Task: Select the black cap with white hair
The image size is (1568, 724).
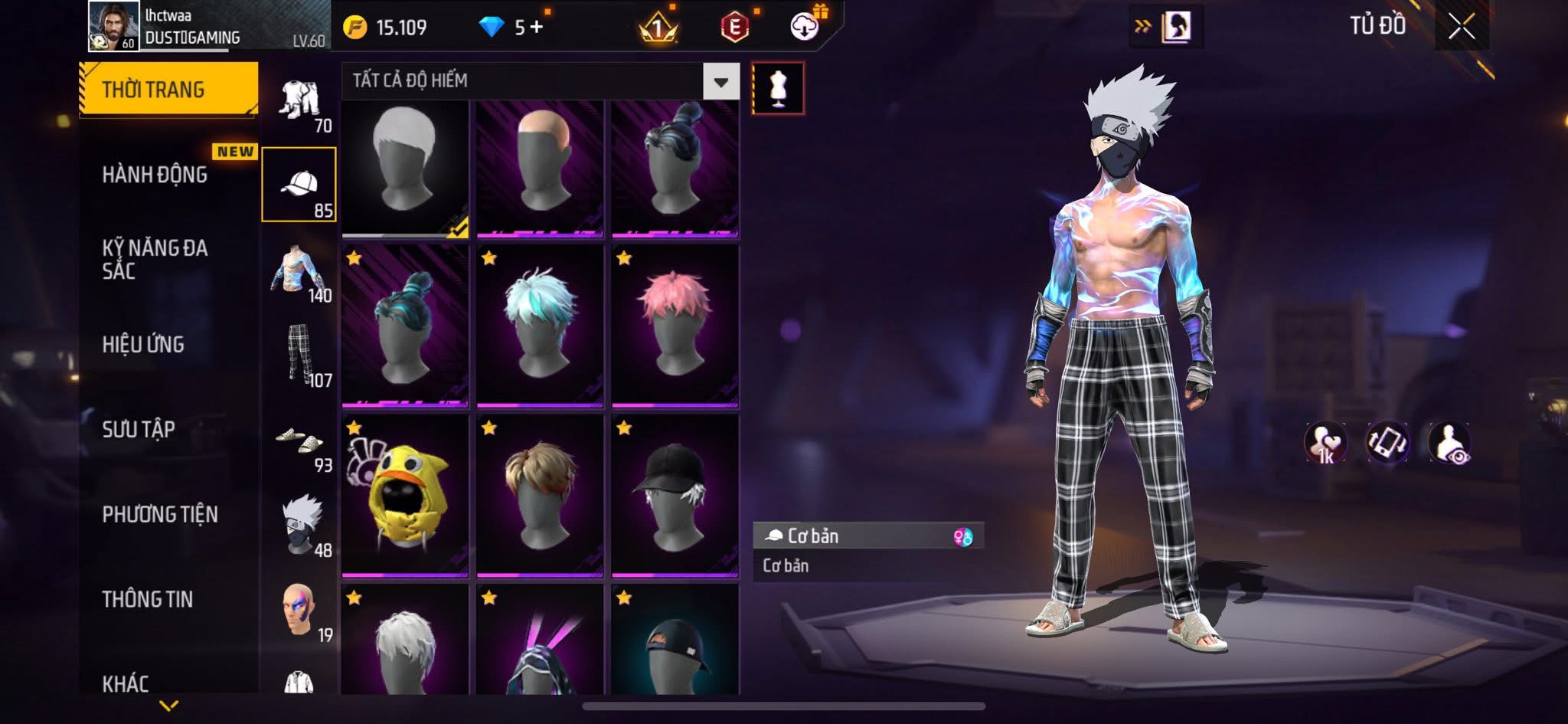Action: (x=675, y=495)
